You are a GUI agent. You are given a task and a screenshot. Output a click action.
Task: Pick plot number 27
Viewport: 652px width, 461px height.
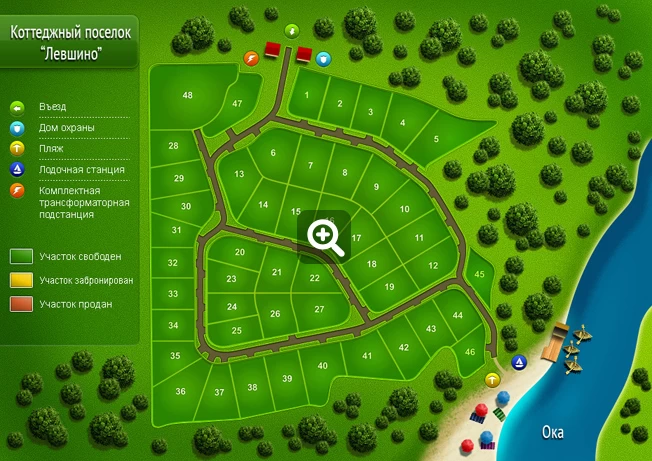point(320,309)
